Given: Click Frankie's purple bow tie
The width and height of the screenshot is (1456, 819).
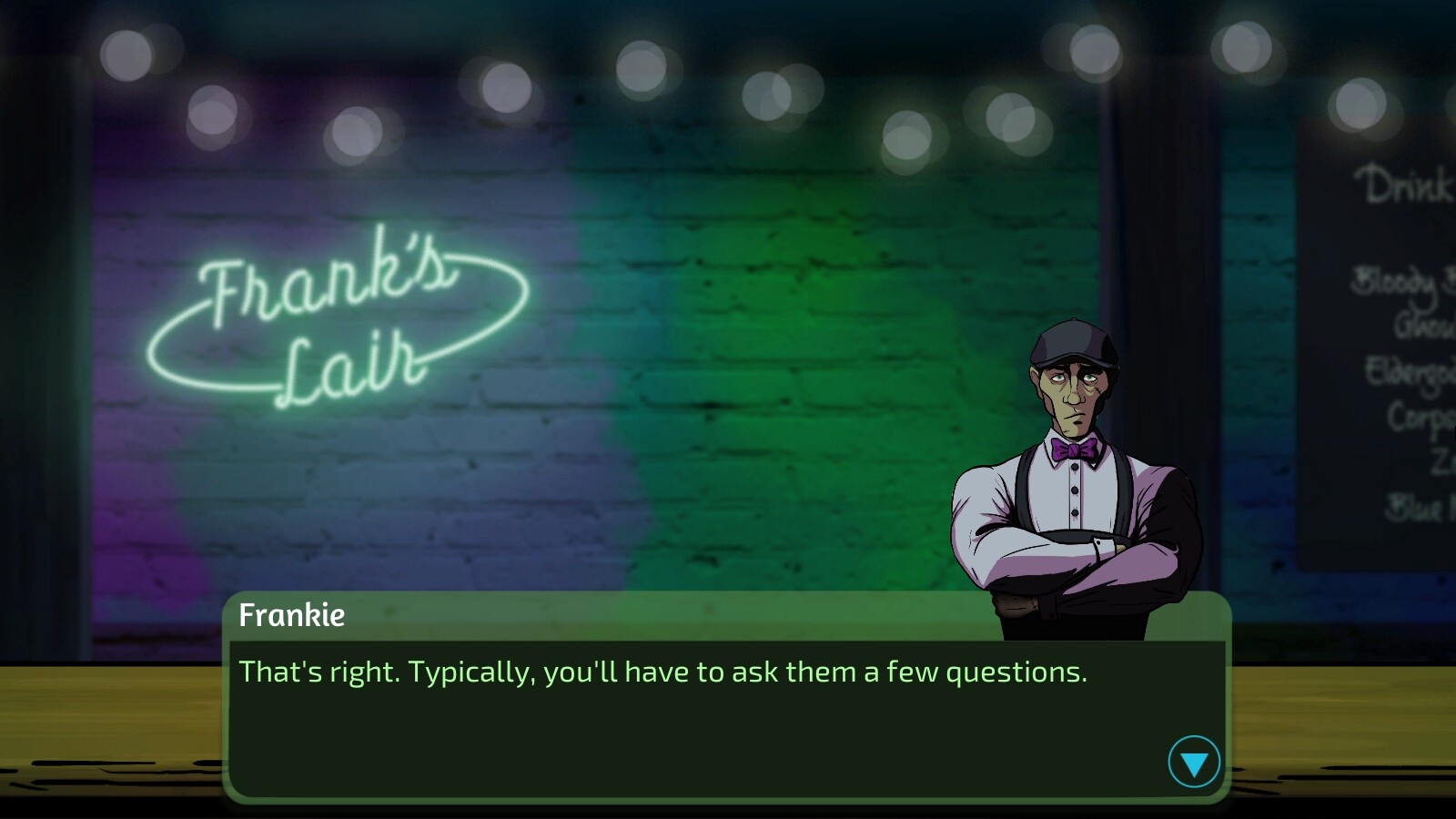Looking at the screenshot, I should [1072, 447].
